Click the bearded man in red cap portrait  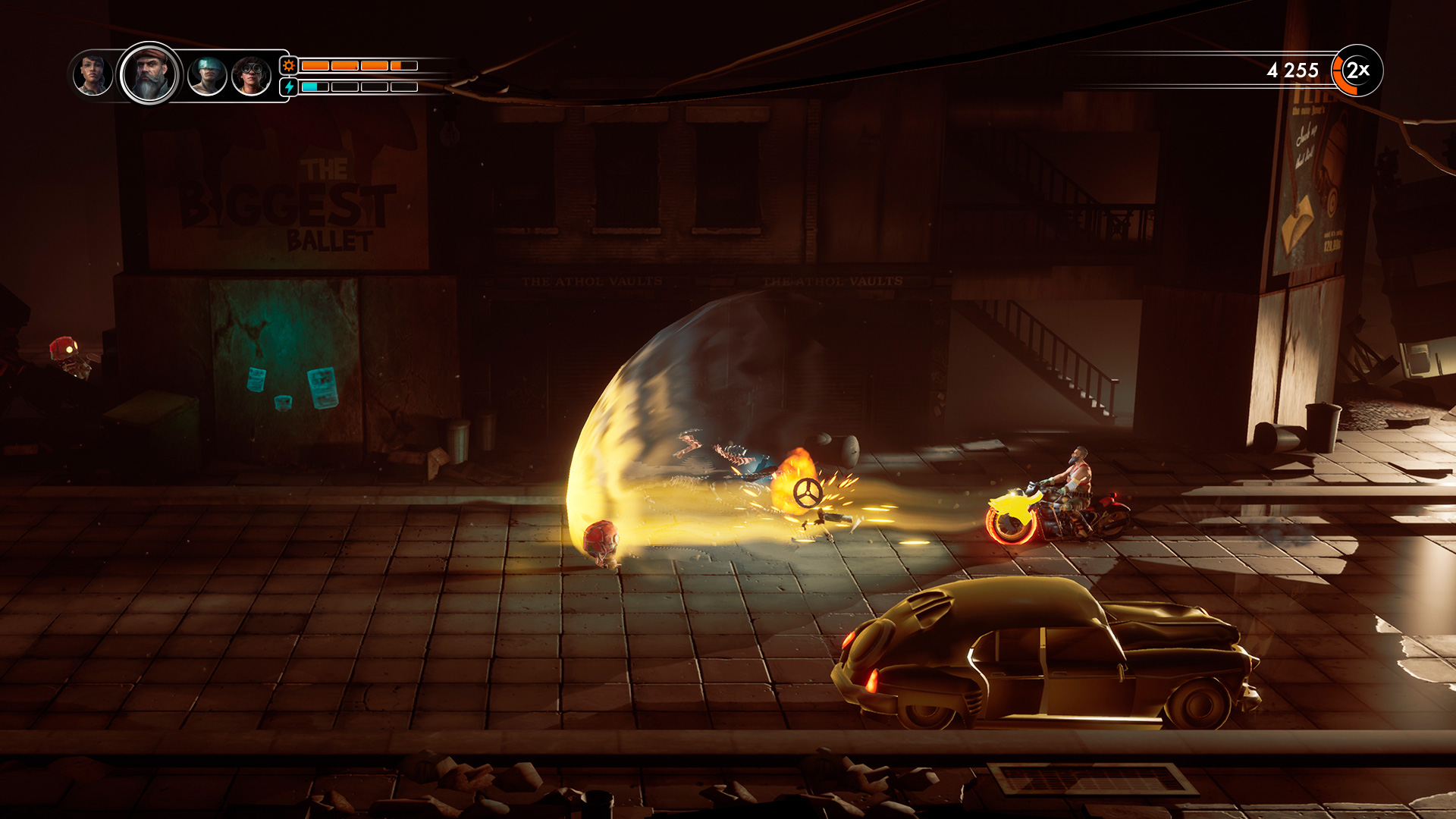click(149, 74)
